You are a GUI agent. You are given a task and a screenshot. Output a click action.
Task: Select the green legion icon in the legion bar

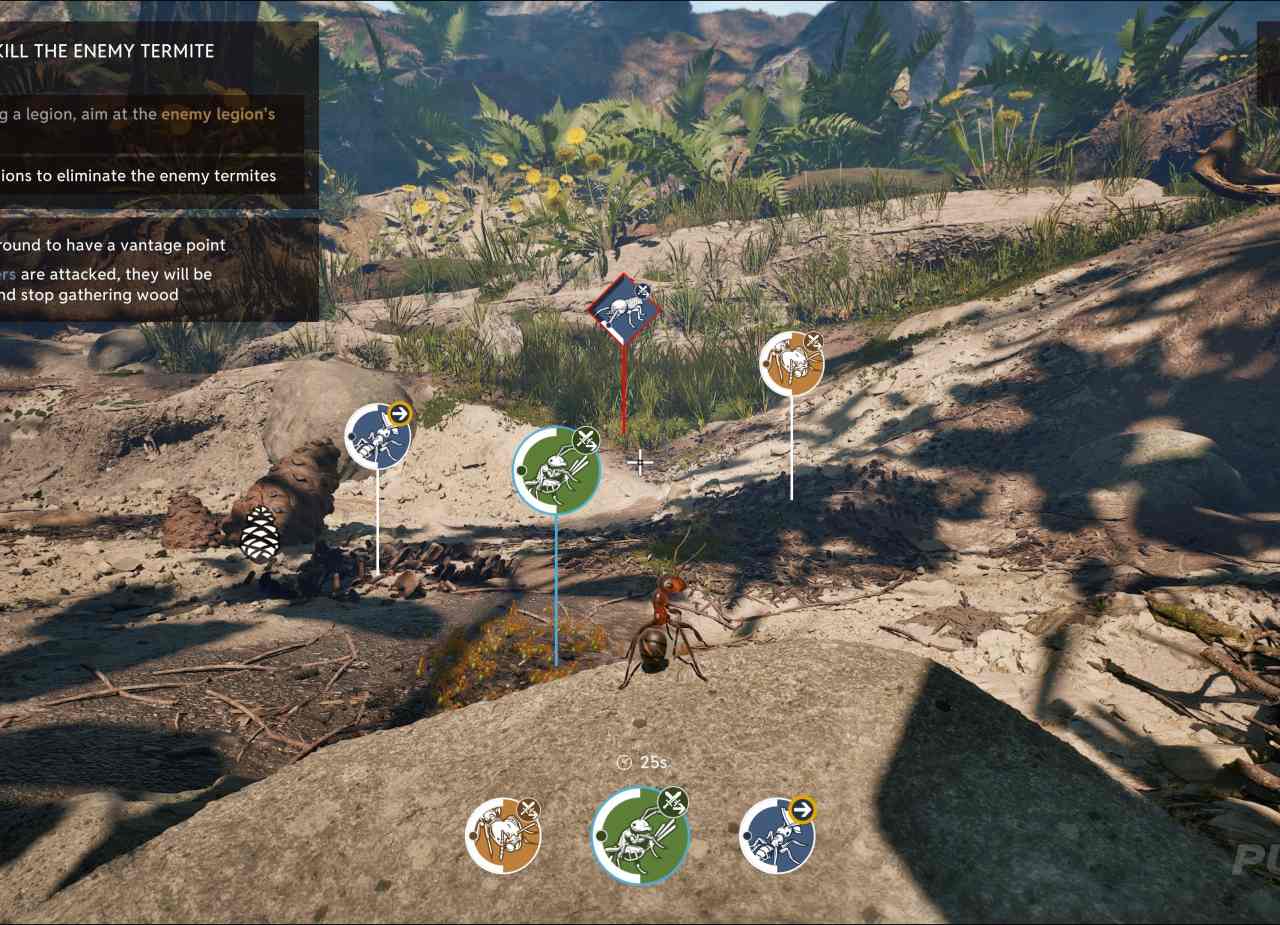(640, 834)
